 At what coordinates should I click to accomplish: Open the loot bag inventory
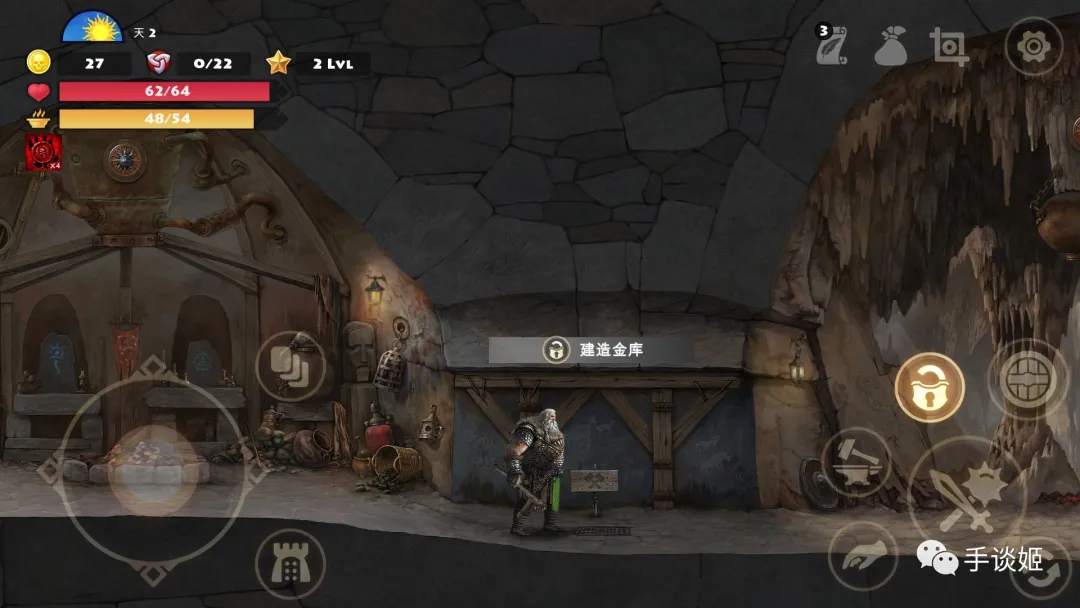click(x=889, y=46)
